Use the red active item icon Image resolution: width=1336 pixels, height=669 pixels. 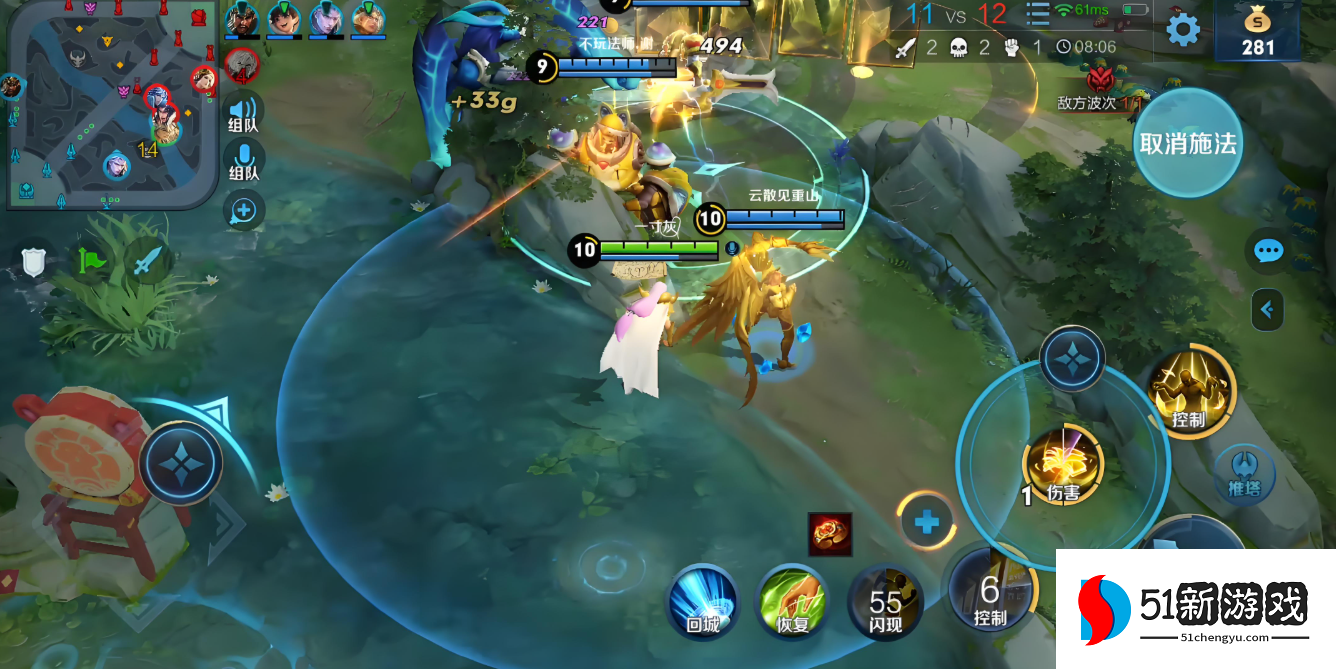click(830, 534)
